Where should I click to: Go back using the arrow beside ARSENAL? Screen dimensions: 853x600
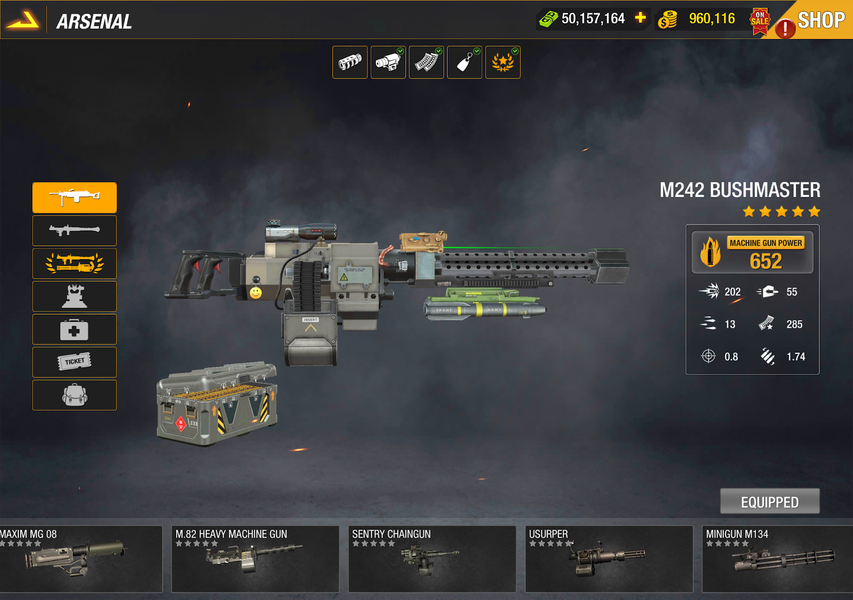(x=22, y=20)
